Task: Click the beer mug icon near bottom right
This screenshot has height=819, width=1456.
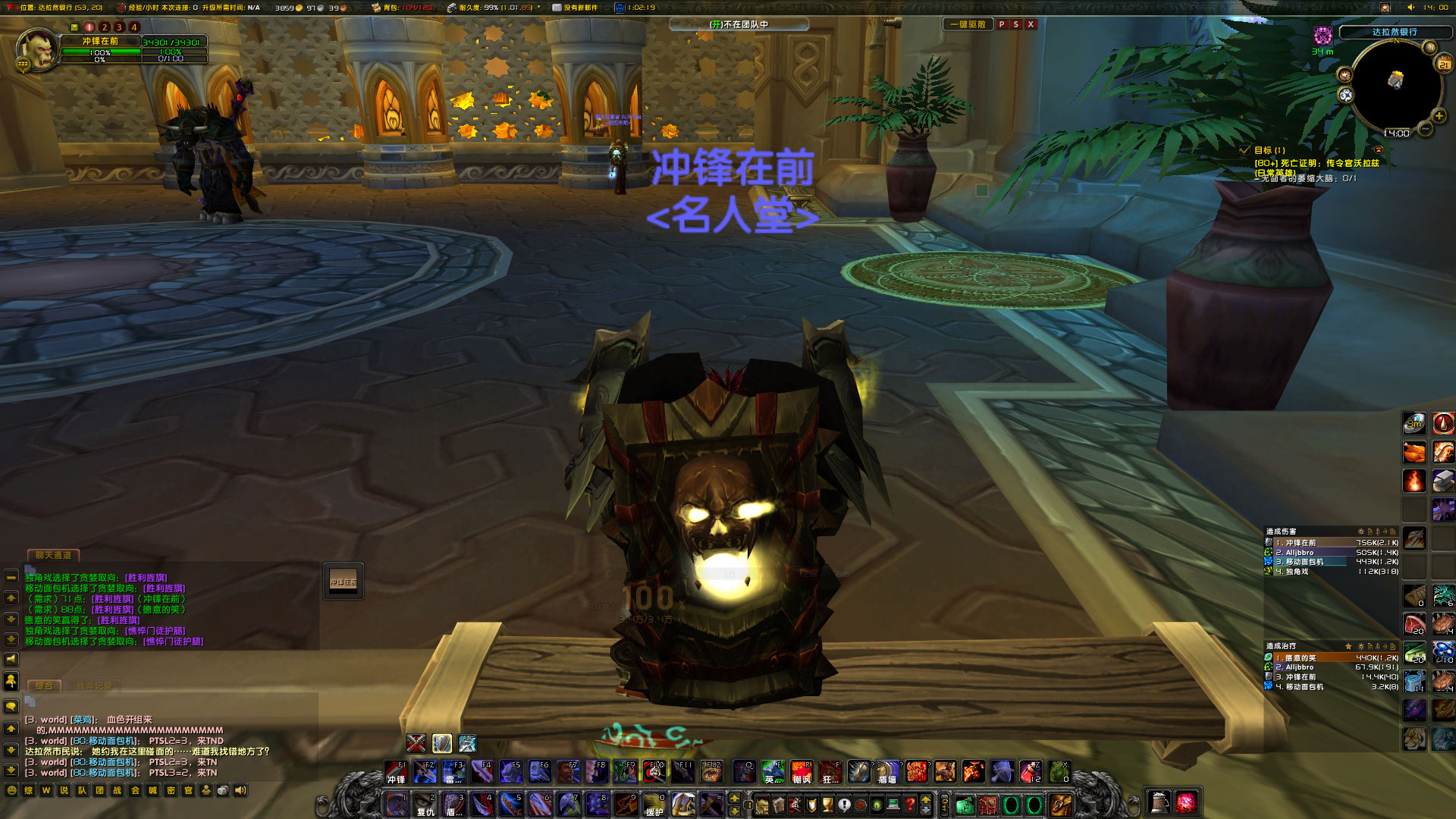Action: point(1159,802)
